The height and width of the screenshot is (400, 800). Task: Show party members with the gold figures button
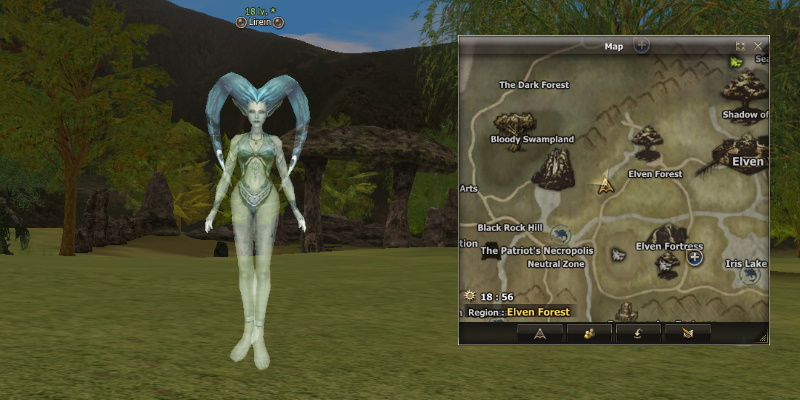coord(589,334)
